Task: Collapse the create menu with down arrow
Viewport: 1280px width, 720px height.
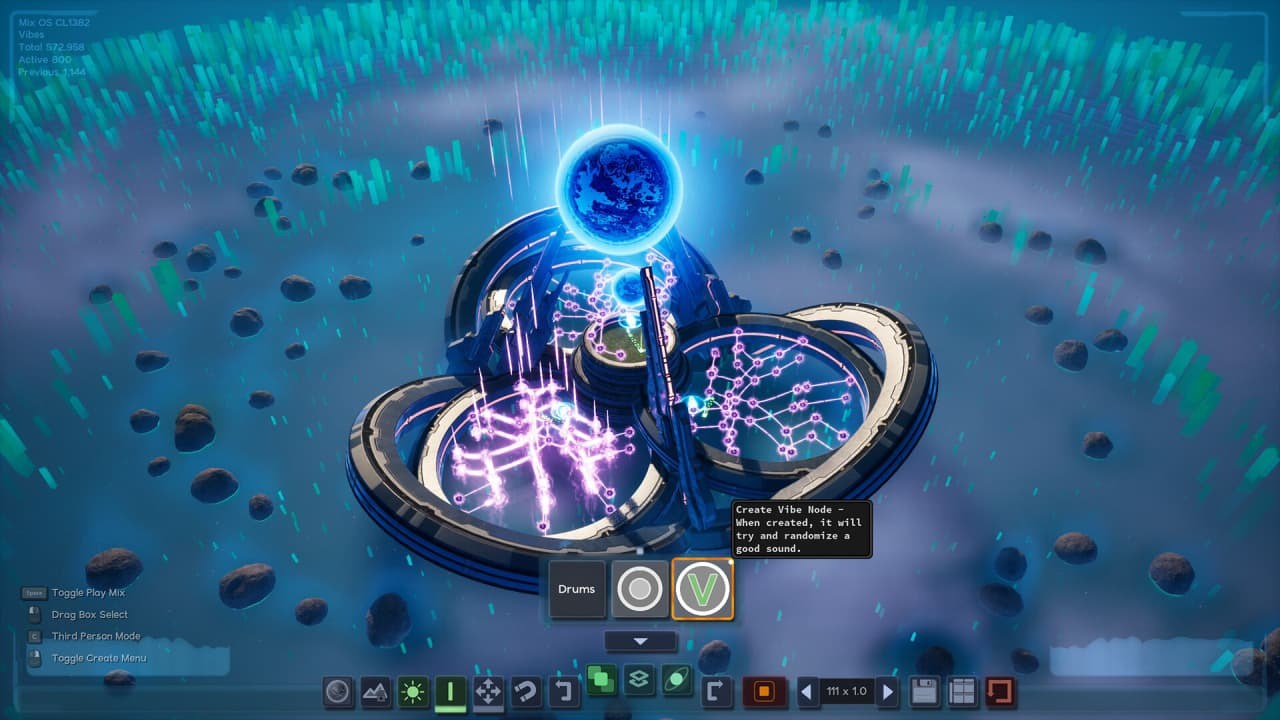Action: [641, 642]
